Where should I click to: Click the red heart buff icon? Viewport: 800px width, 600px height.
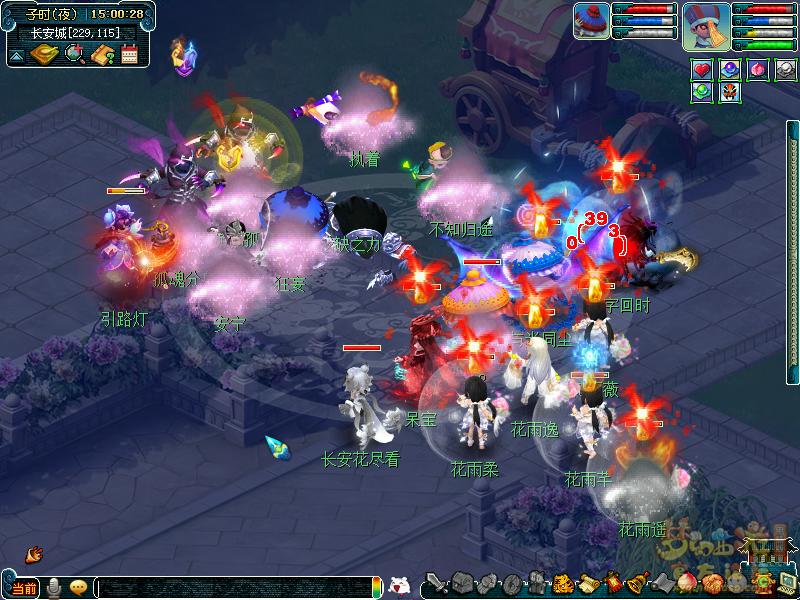(702, 70)
